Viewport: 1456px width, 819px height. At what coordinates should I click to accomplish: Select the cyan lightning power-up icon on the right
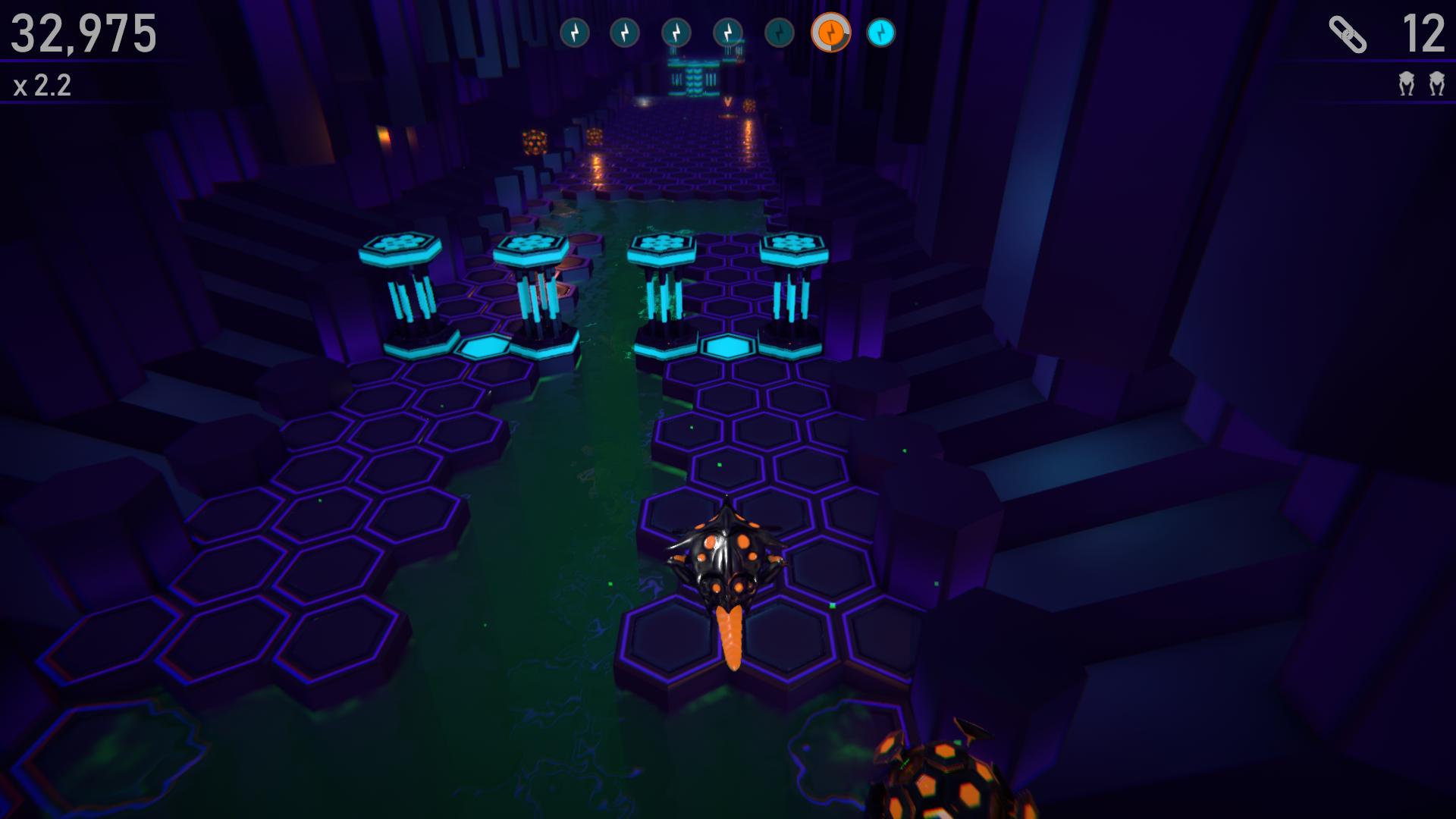(881, 33)
